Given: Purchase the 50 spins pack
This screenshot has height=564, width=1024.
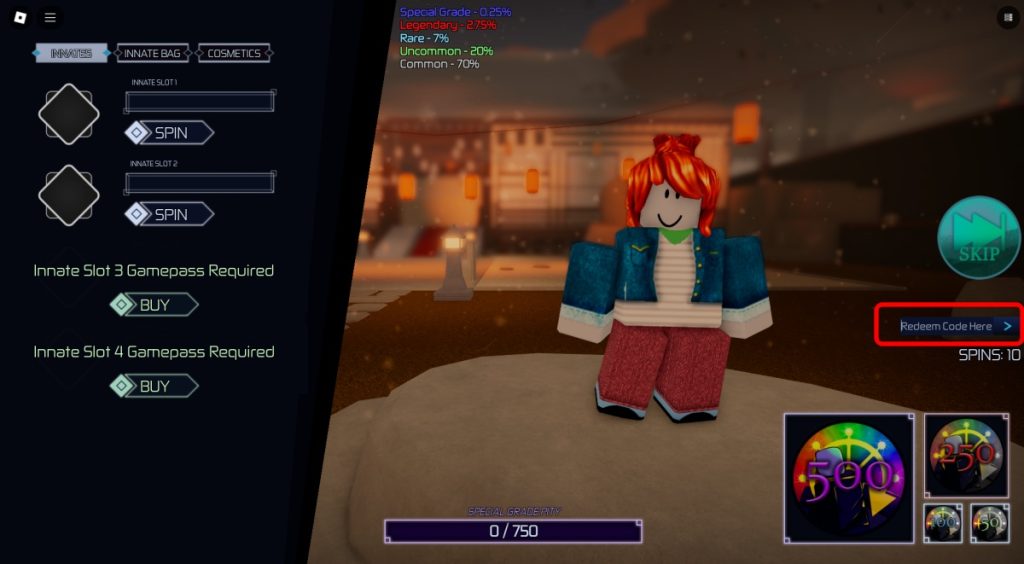Looking at the screenshot, I should [989, 523].
